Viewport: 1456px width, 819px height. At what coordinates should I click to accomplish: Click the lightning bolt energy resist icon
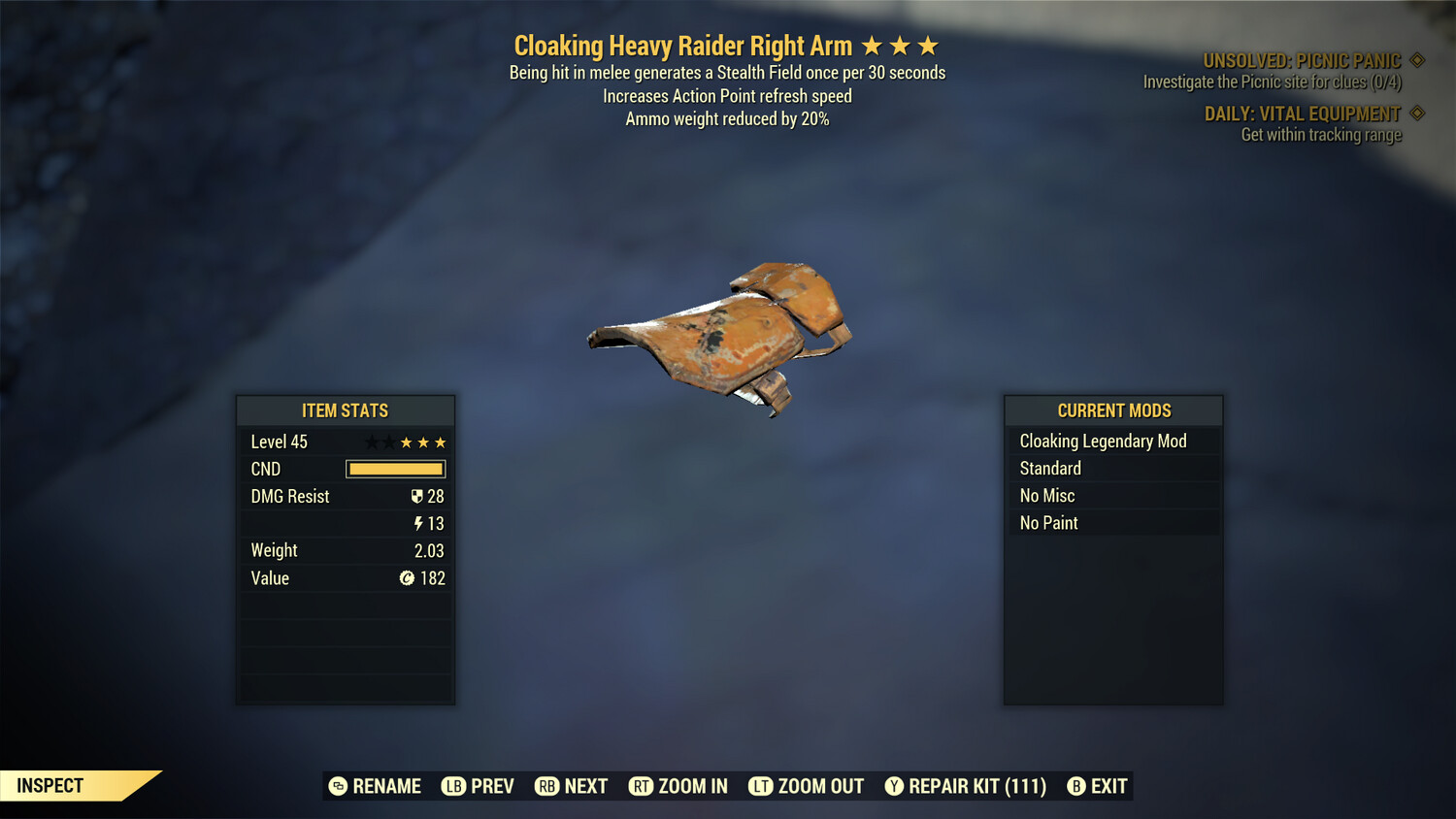(417, 523)
